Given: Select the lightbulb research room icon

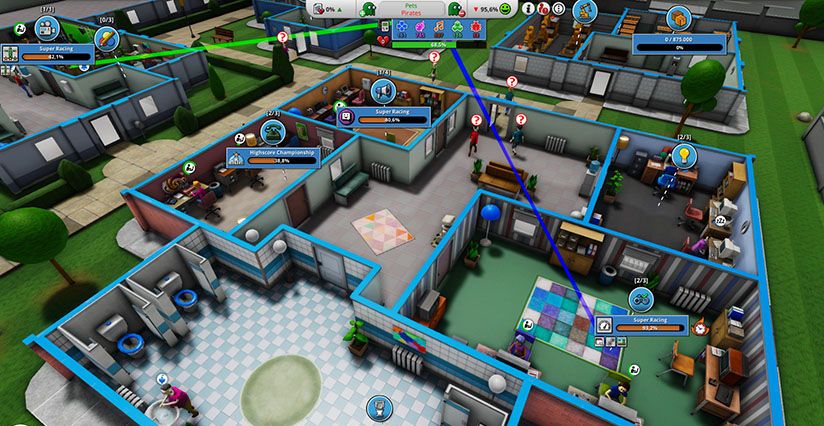Looking at the screenshot, I should pos(684,155).
